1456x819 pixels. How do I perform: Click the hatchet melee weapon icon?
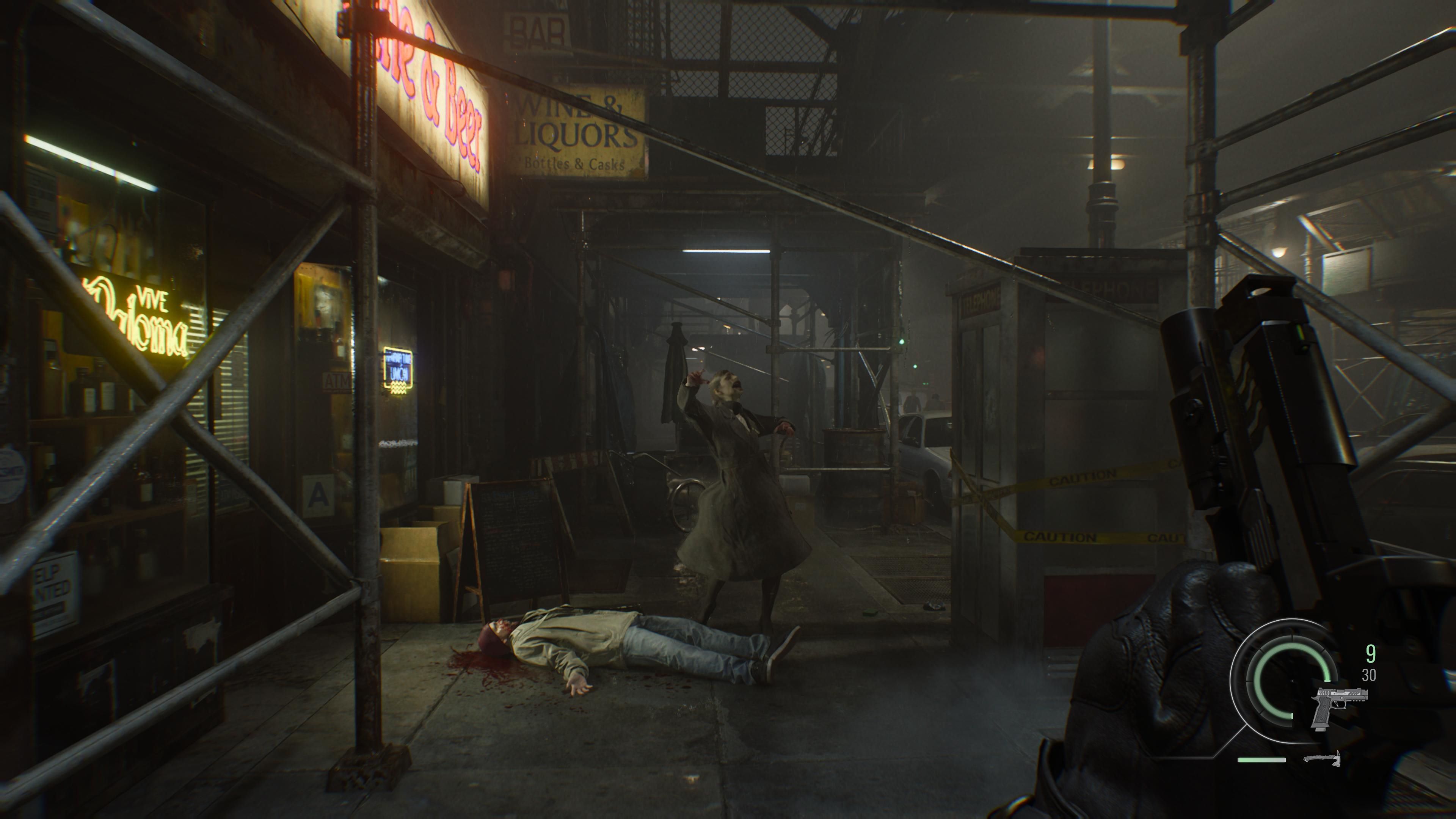1322,758
